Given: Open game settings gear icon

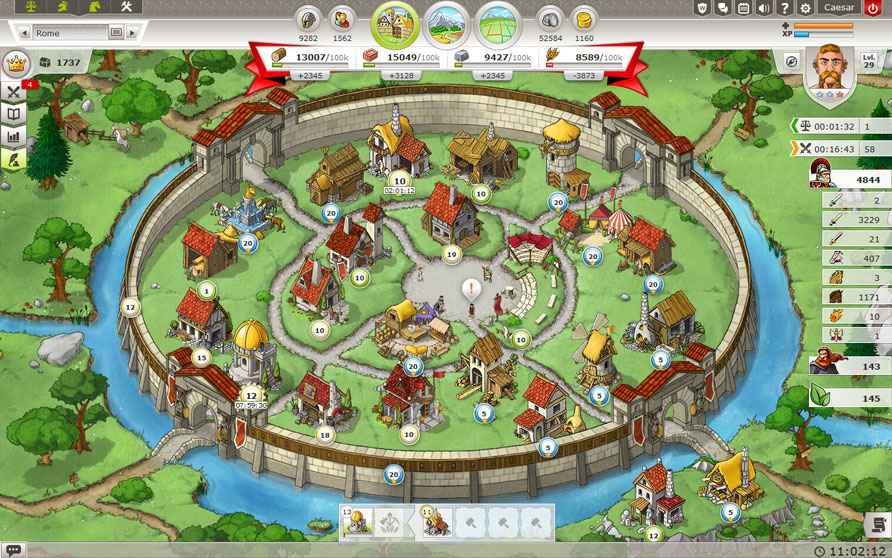Looking at the screenshot, I should point(806,8).
